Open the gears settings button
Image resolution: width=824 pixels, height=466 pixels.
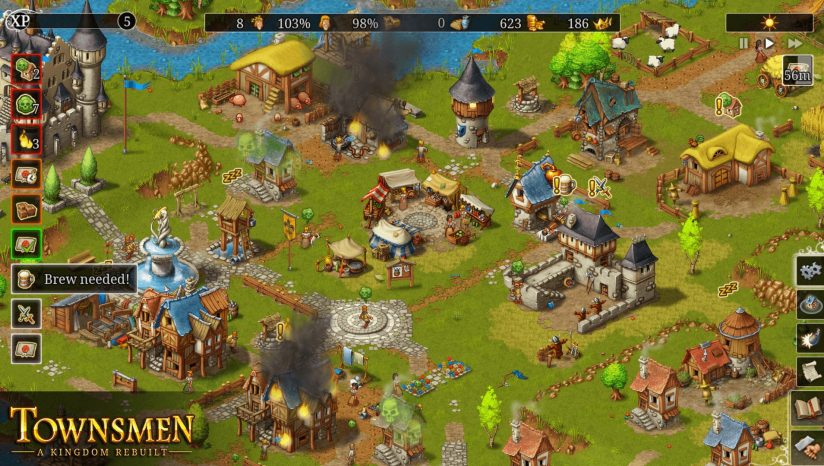809,270
